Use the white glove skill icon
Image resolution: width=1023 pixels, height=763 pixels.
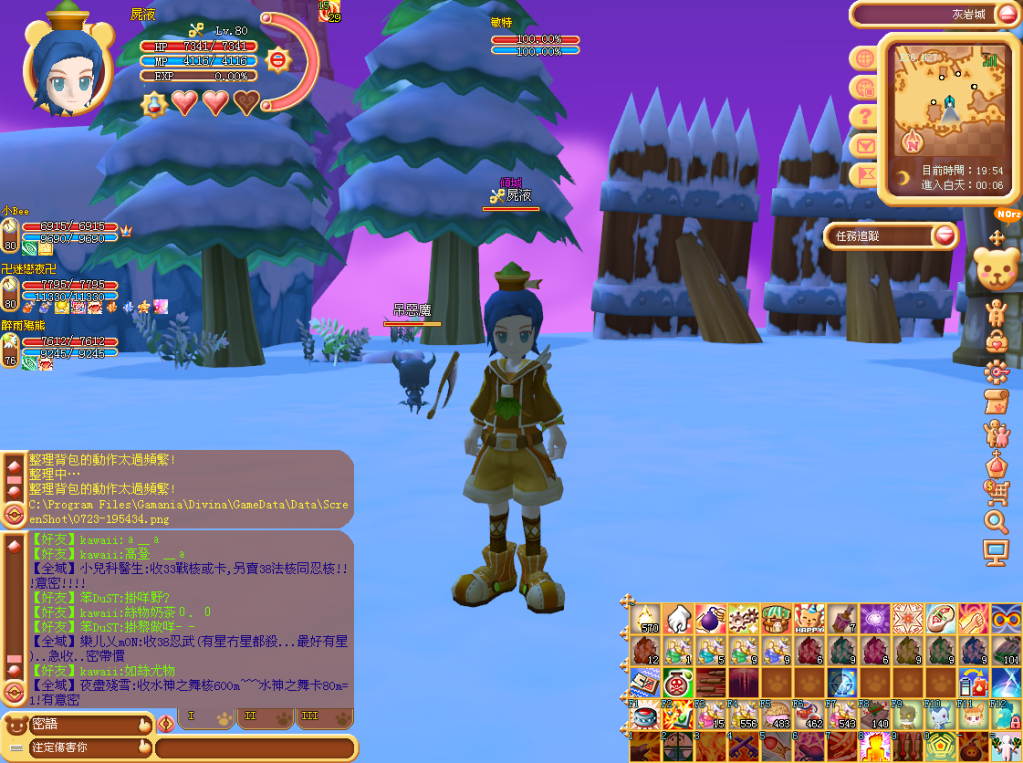point(677,618)
